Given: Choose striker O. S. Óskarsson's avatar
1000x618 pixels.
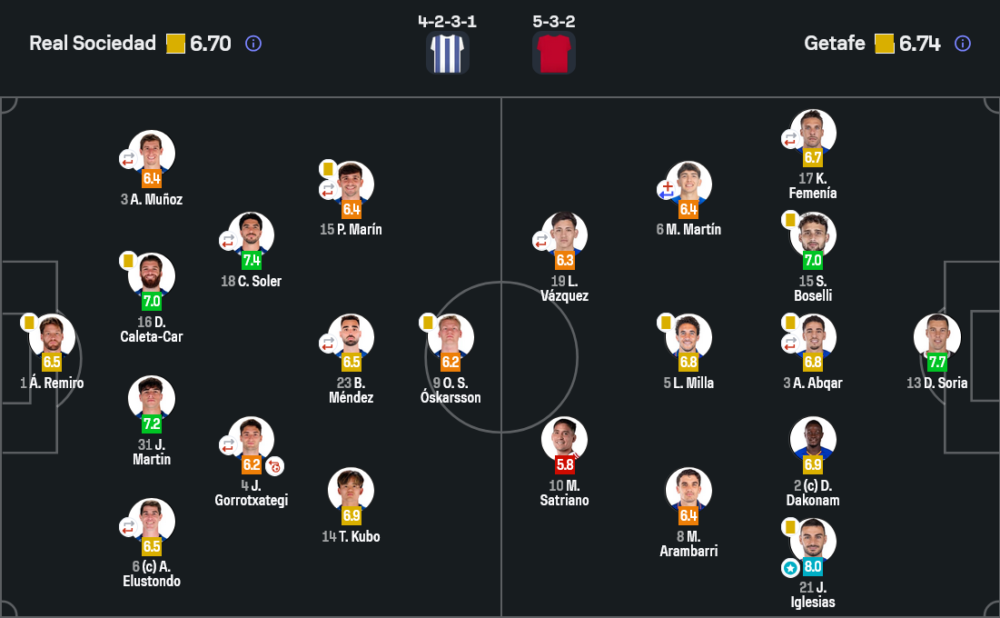Looking at the screenshot, I should click(451, 336).
